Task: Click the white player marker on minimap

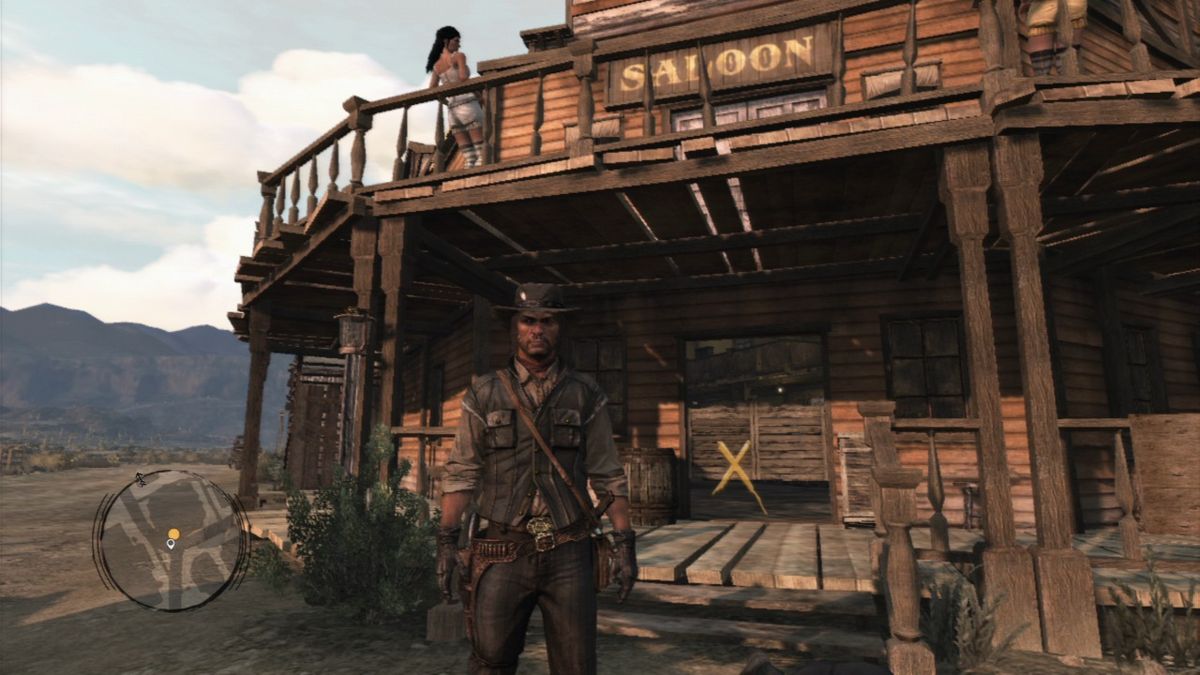Action: [x=171, y=545]
